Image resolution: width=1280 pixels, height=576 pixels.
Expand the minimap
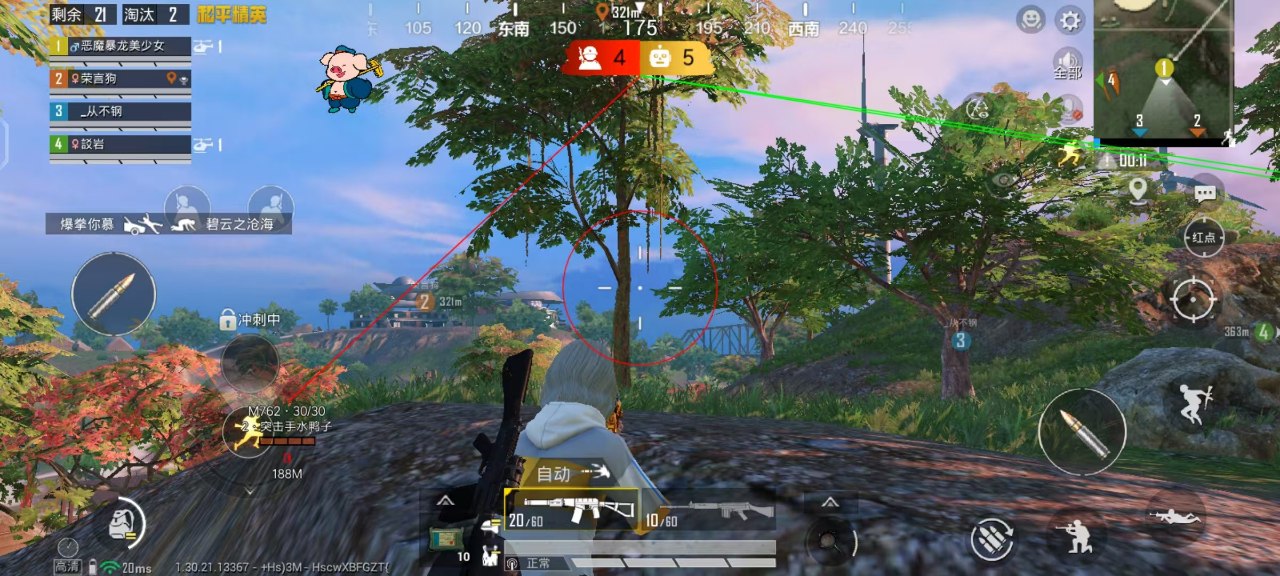1165,70
